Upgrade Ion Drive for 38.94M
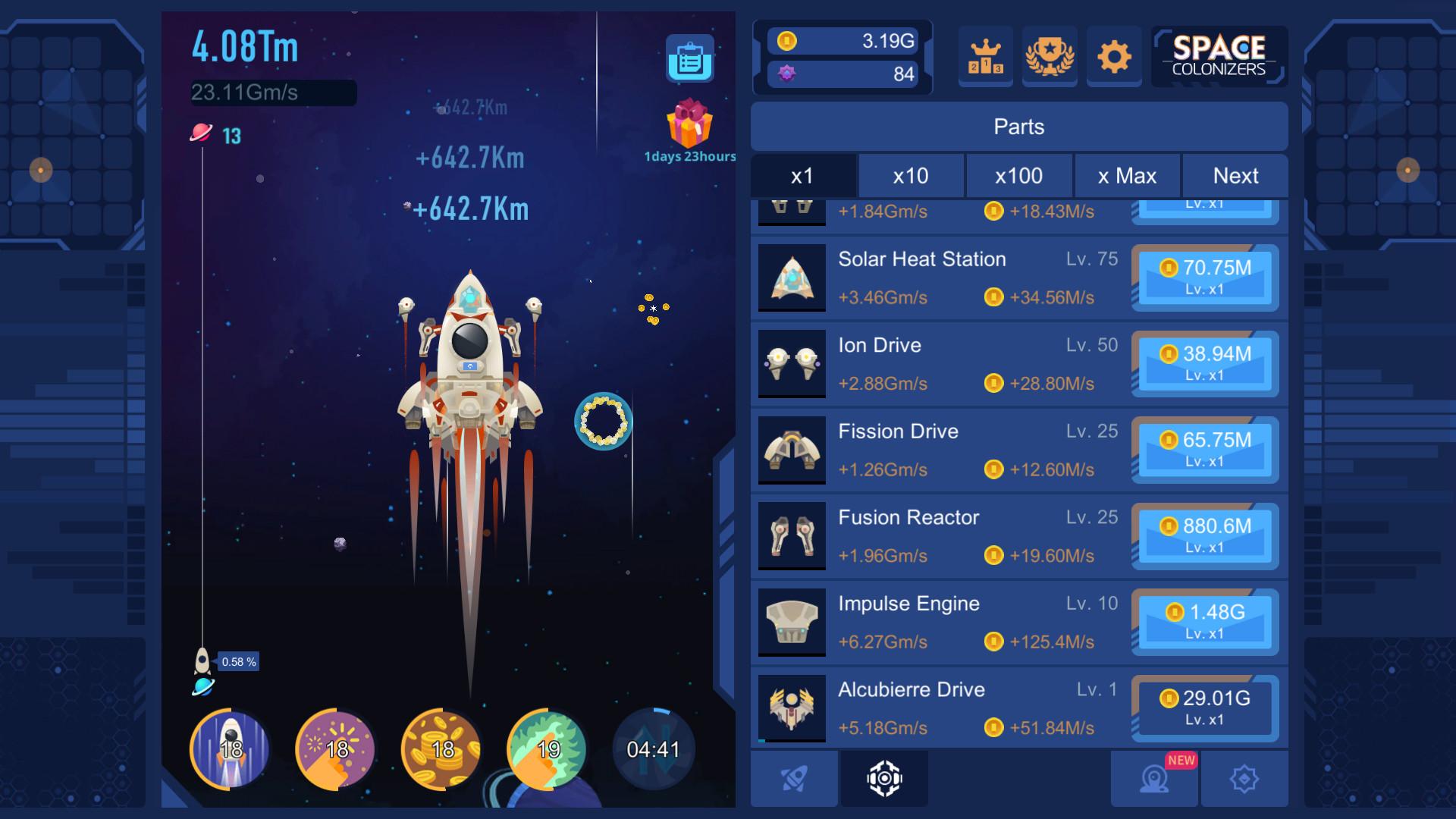The image size is (1456, 819). pyautogui.click(x=1206, y=364)
